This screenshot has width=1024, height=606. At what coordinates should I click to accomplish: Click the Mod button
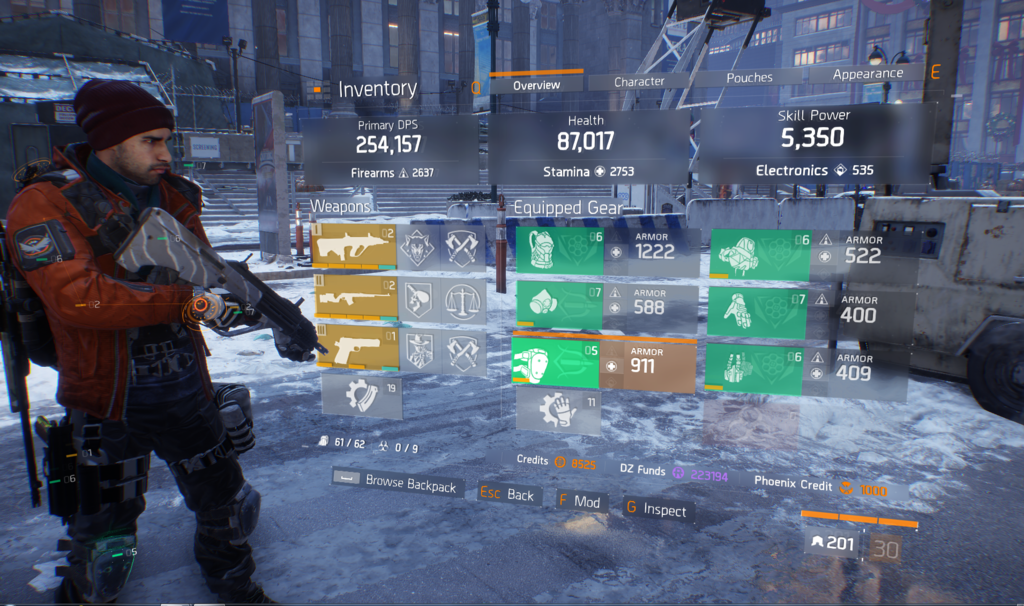point(579,501)
